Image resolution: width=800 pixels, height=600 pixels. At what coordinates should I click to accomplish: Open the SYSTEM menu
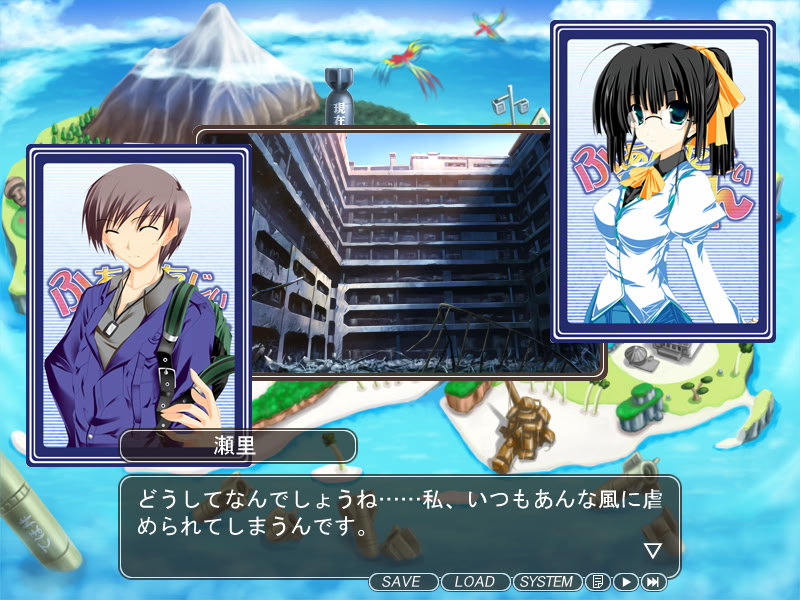[547, 582]
